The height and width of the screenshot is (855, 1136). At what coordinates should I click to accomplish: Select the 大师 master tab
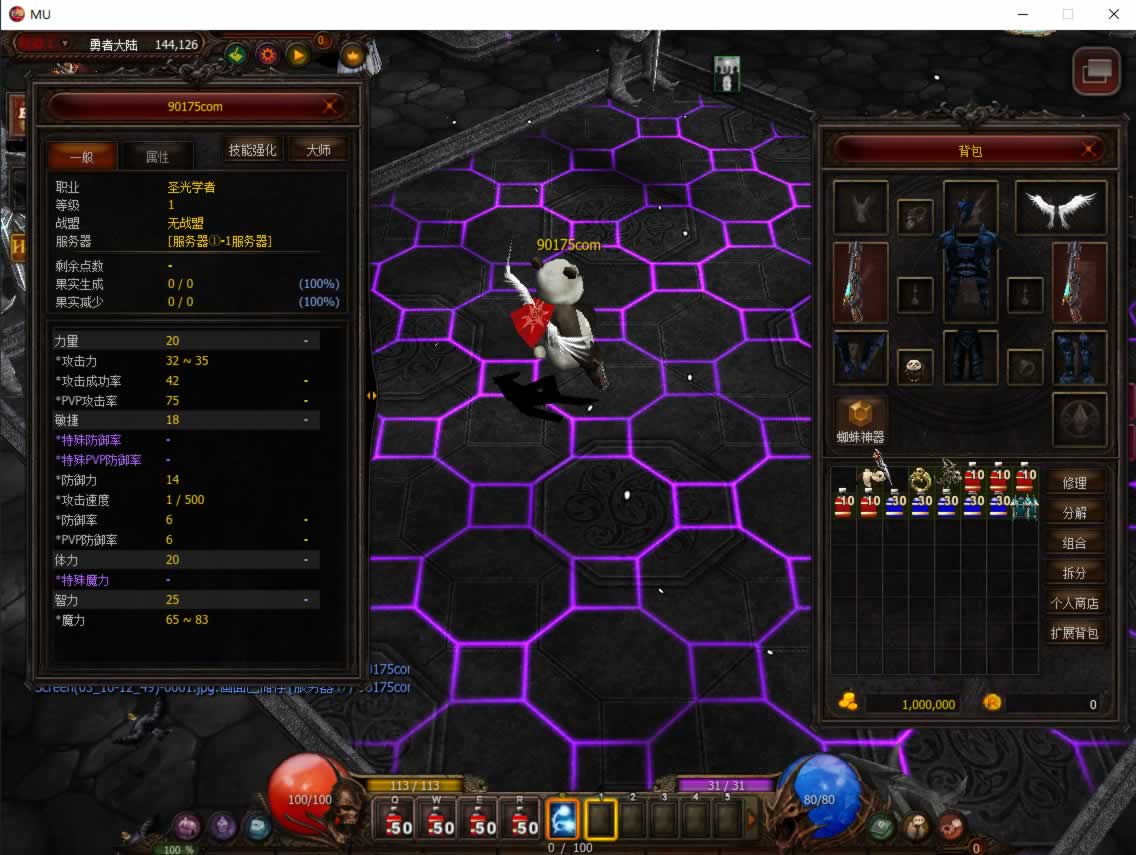[x=318, y=150]
